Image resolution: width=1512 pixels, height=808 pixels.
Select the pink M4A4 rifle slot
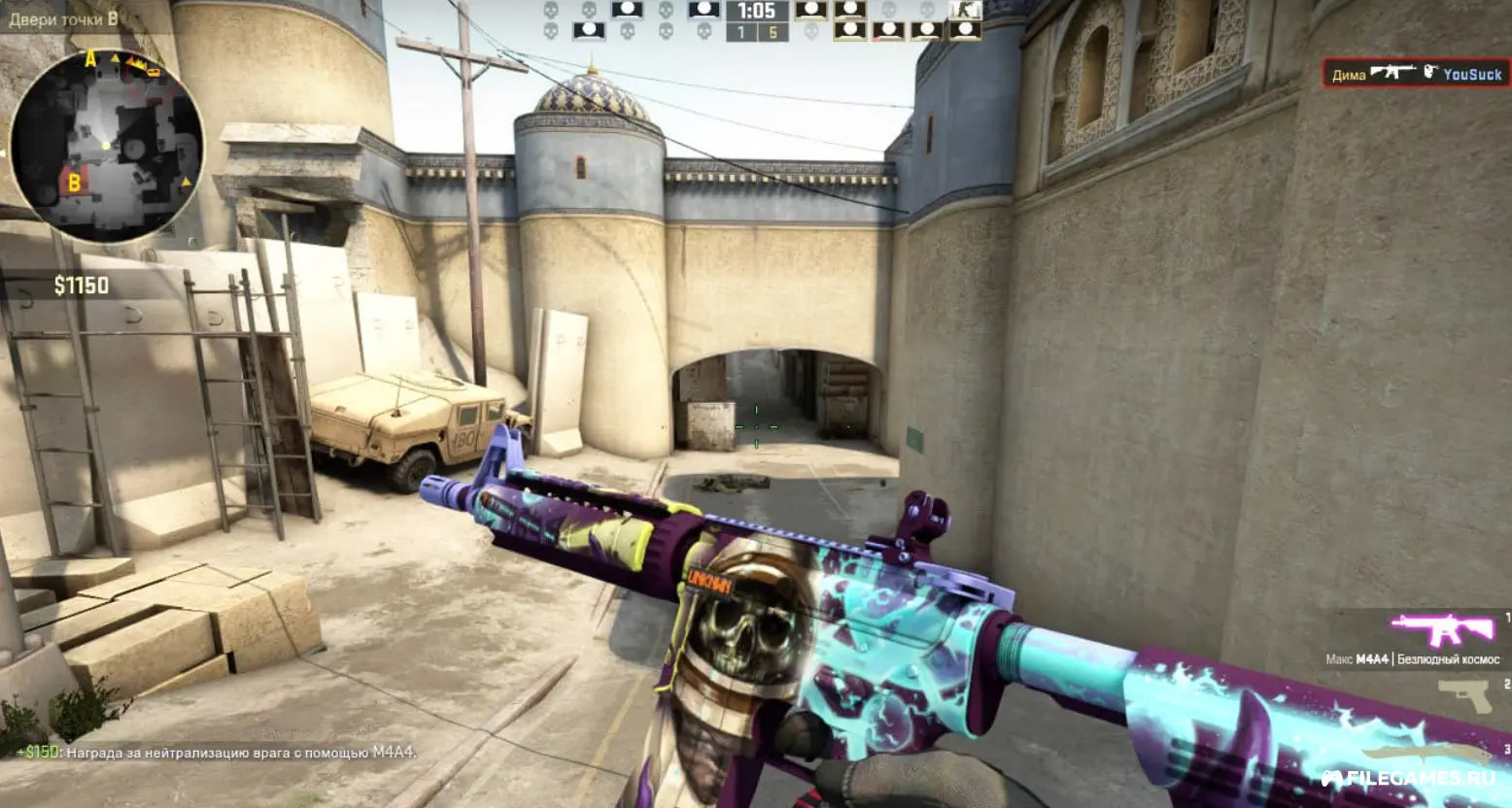1442,630
